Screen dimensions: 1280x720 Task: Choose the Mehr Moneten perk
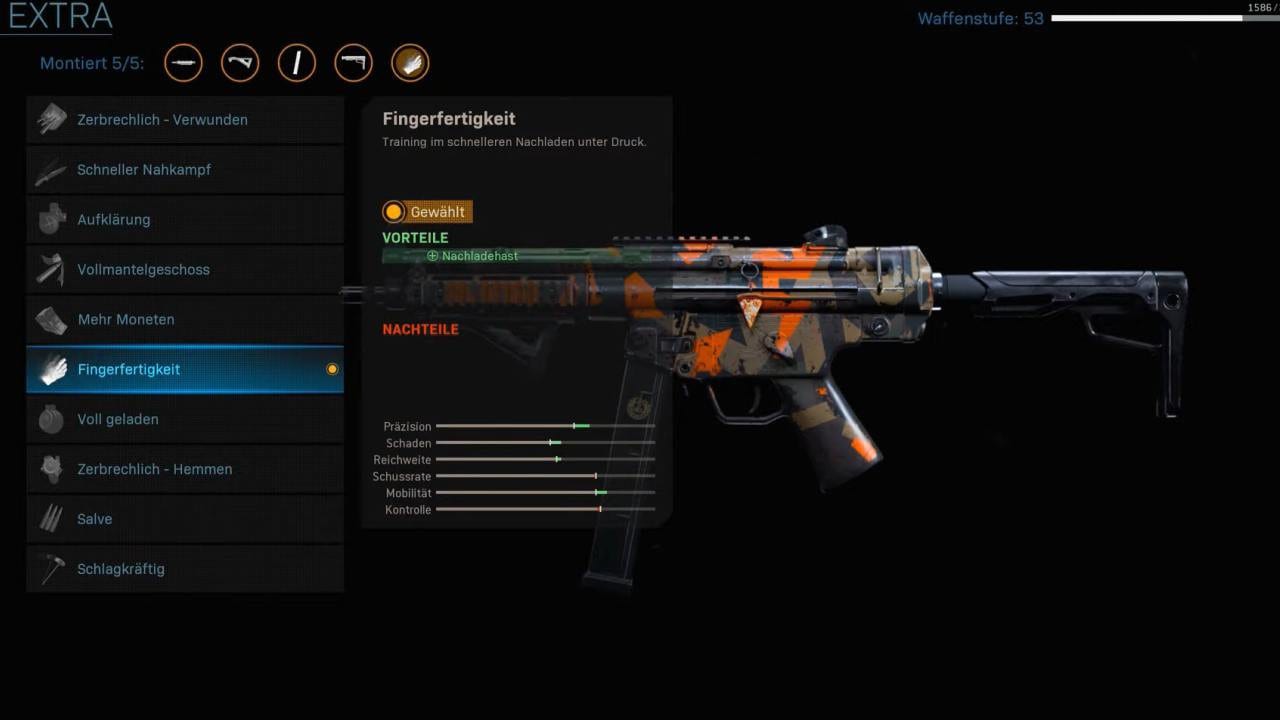click(185, 320)
